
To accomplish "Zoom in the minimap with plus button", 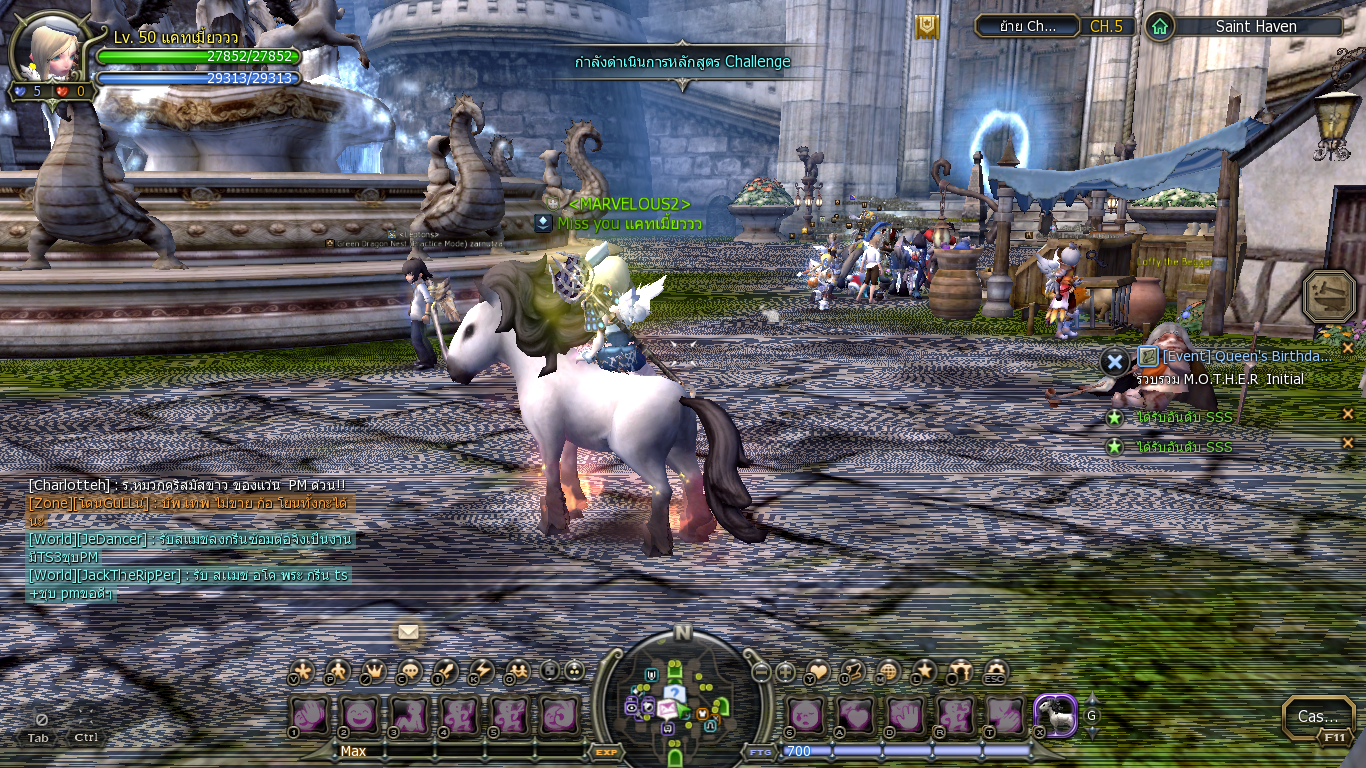I will point(787,672).
